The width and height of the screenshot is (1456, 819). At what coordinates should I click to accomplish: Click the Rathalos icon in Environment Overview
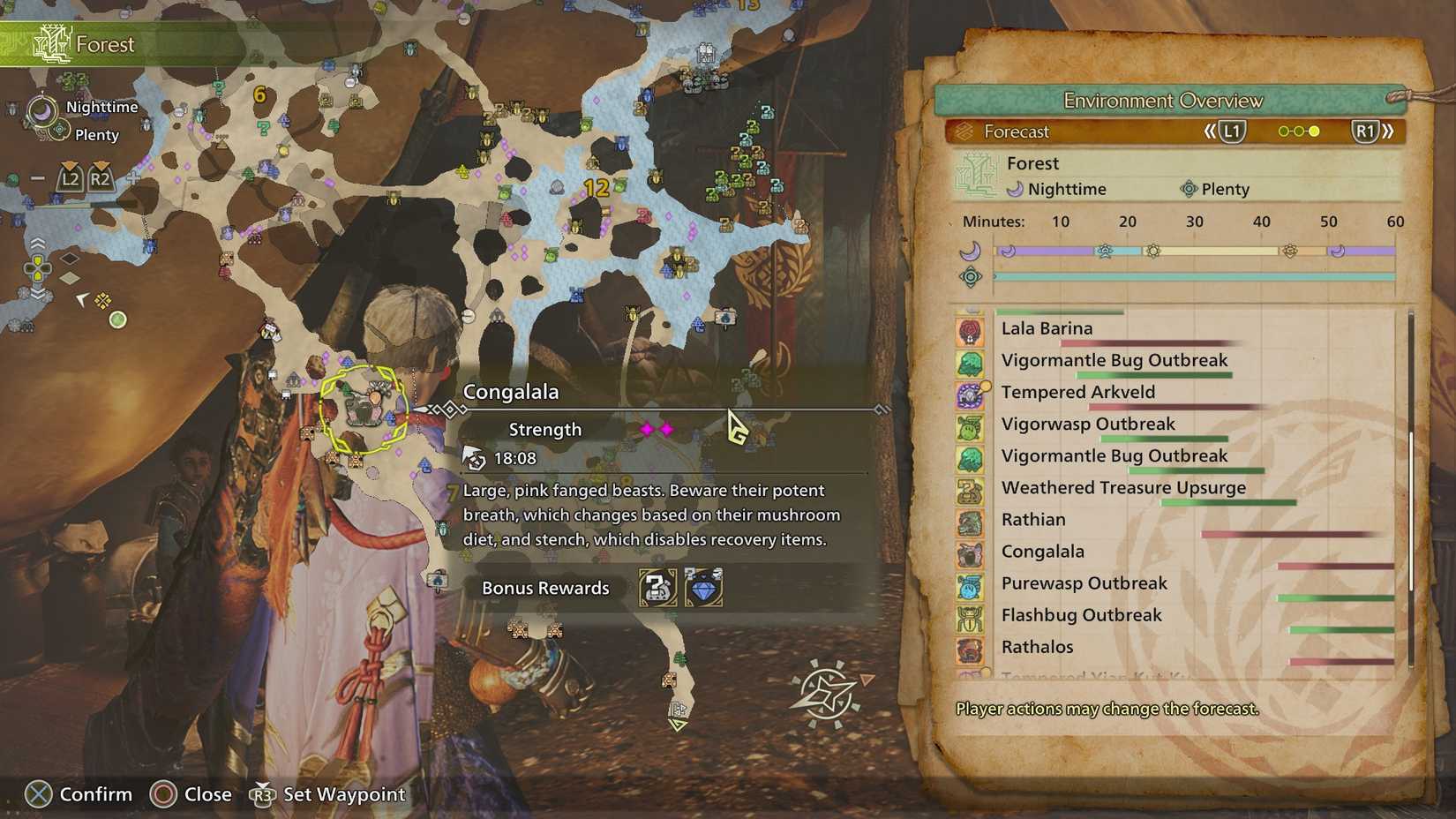click(971, 650)
